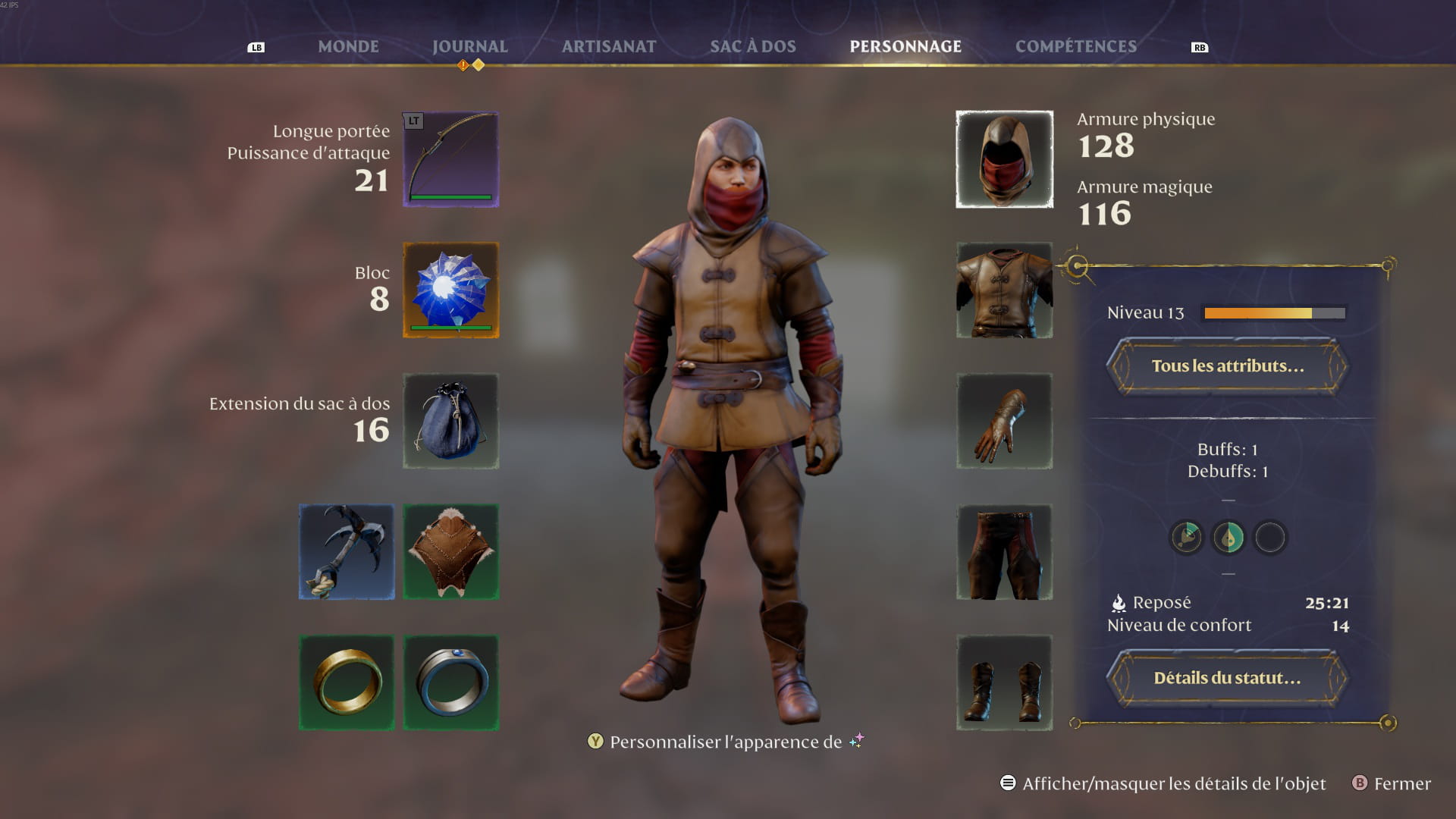Choose the hooded helmet slot

coord(1004,159)
